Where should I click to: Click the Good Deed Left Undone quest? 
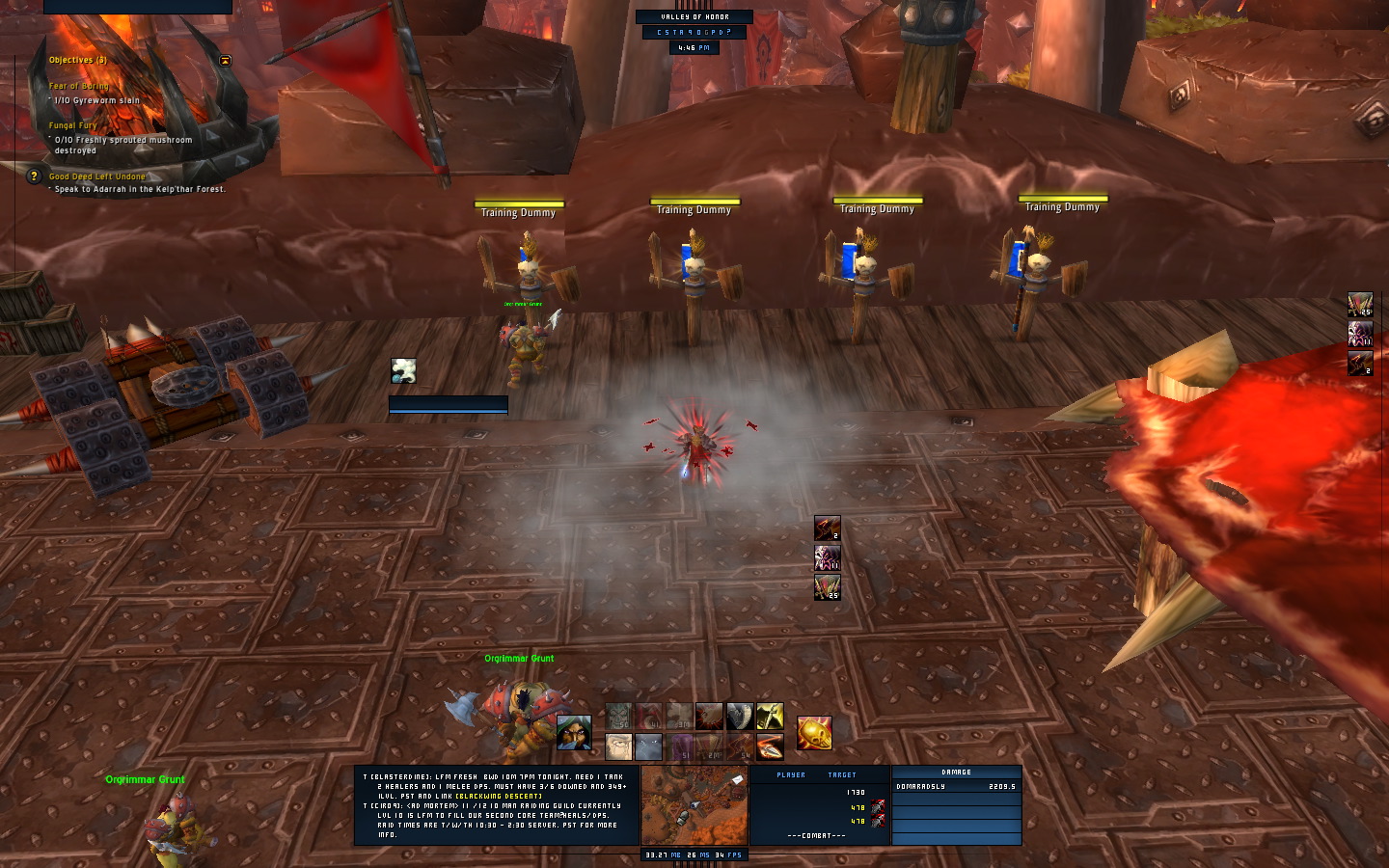[97, 176]
